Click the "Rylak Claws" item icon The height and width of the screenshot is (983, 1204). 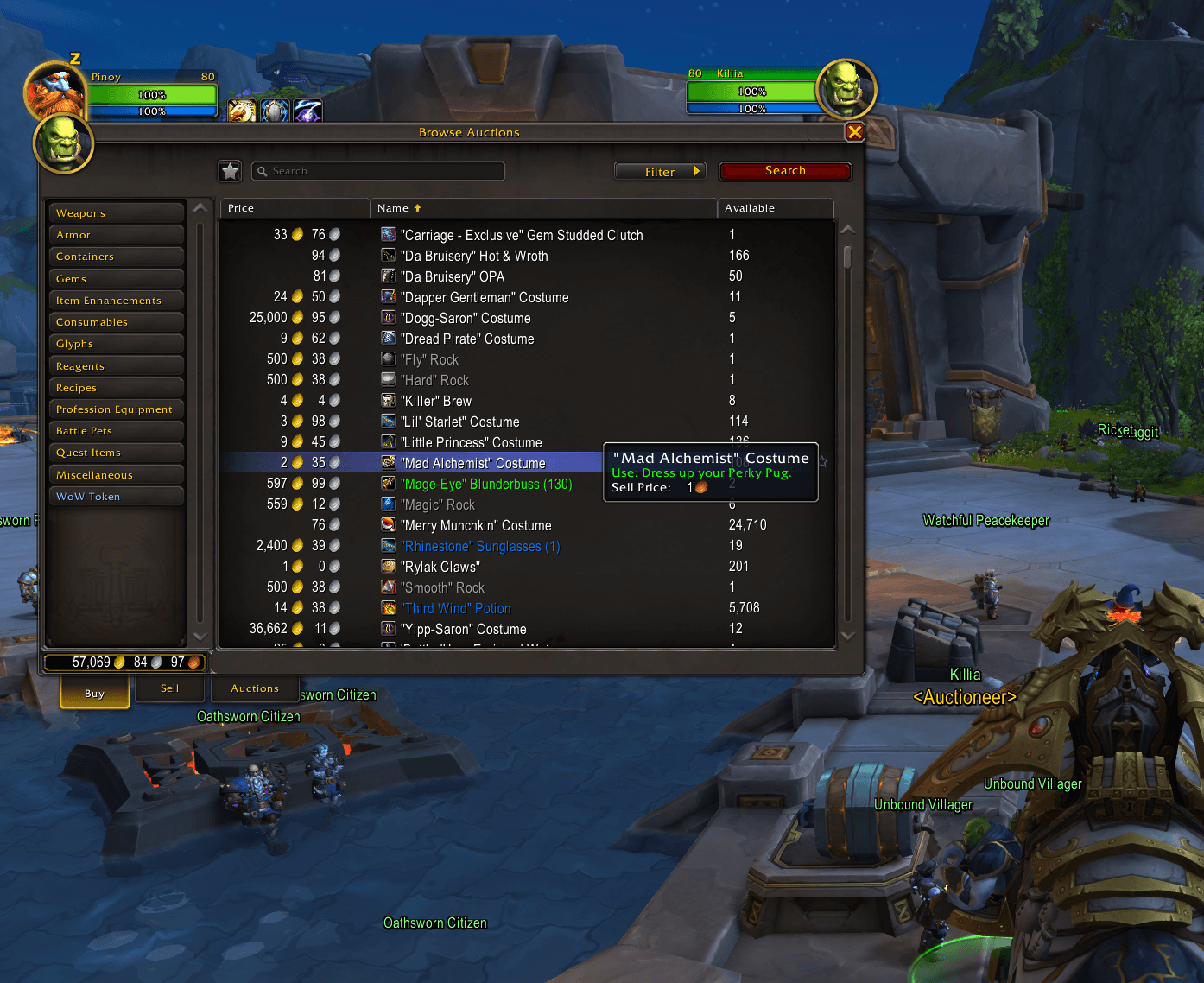(x=388, y=566)
